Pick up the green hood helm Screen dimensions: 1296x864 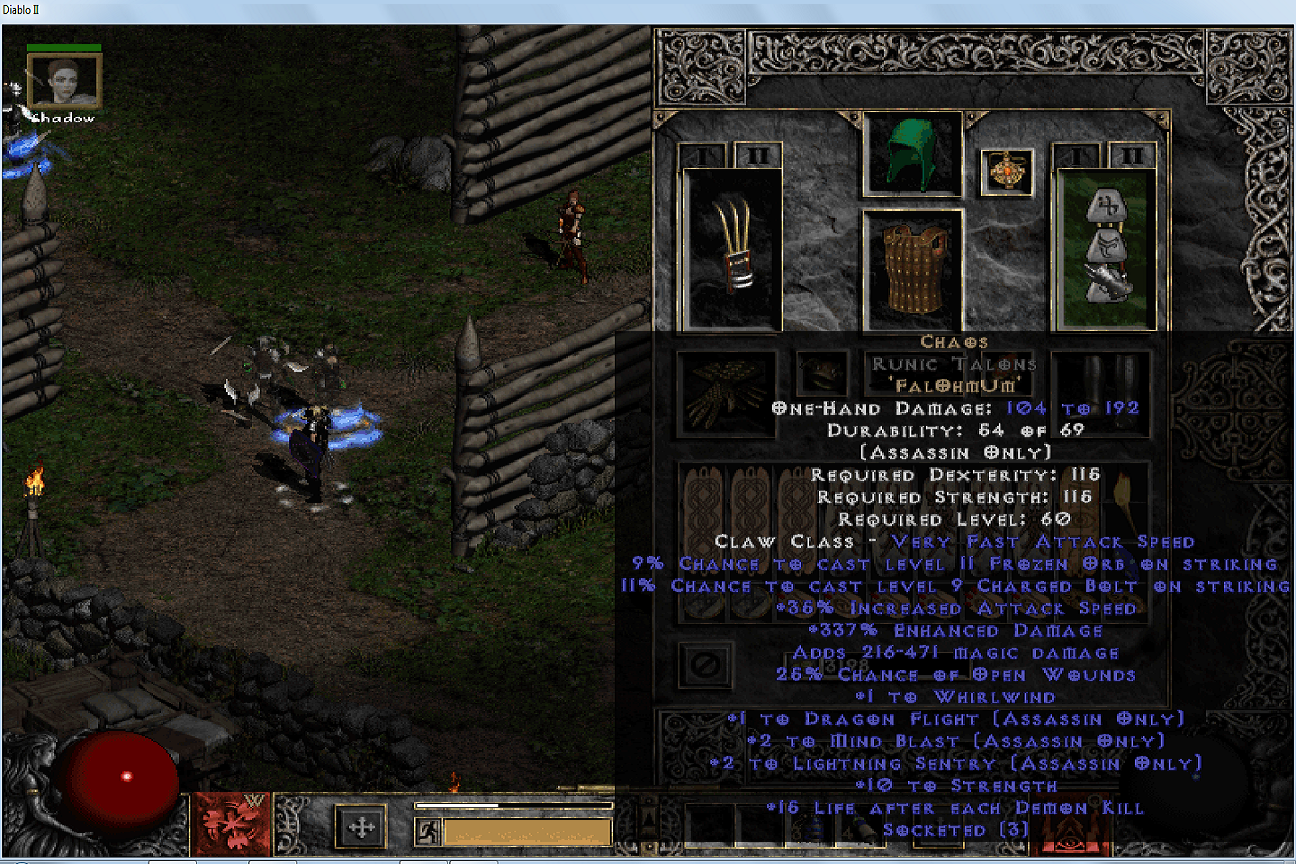click(912, 153)
